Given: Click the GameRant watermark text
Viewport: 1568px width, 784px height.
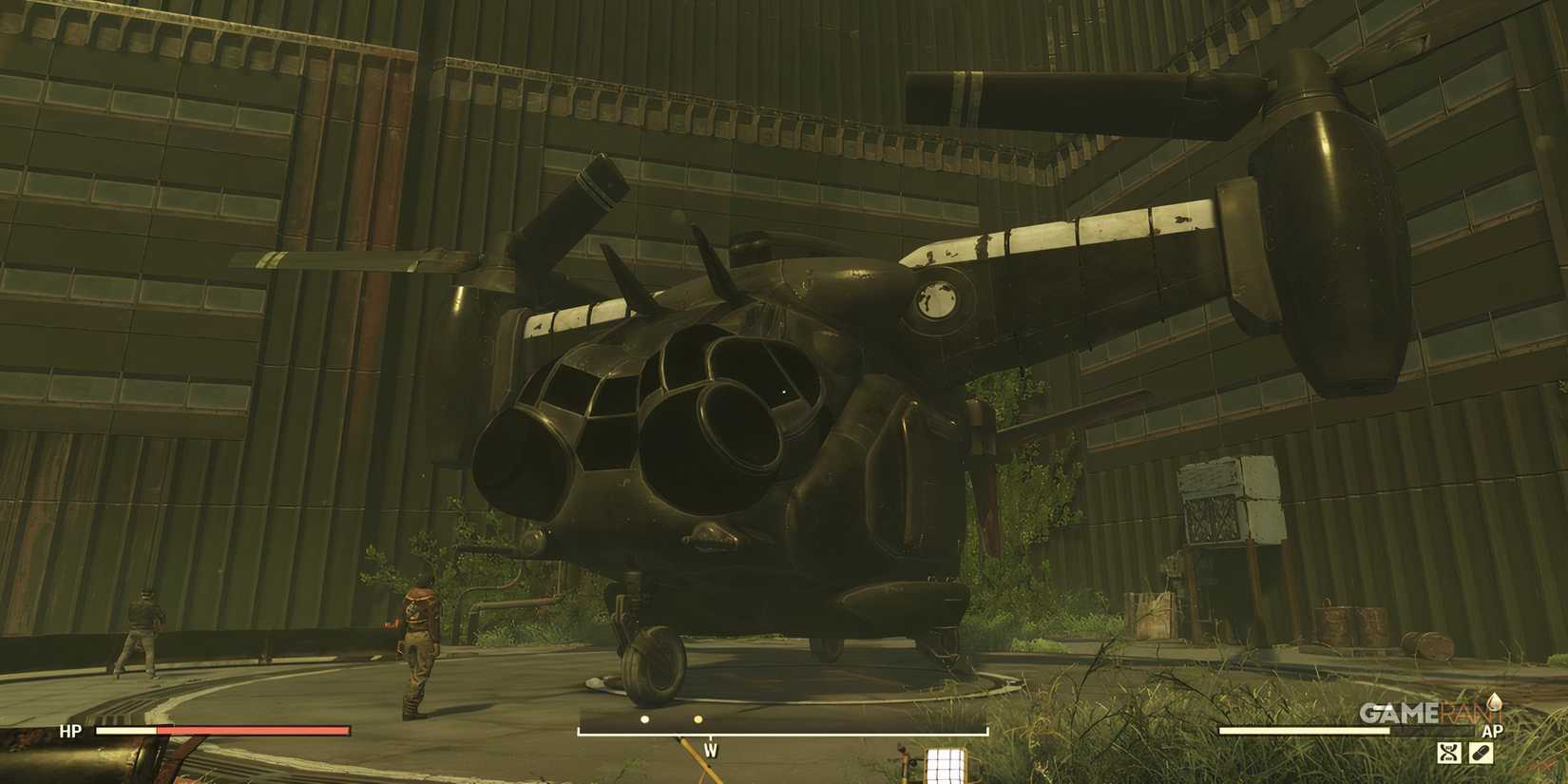Looking at the screenshot, I should 1421,711.
